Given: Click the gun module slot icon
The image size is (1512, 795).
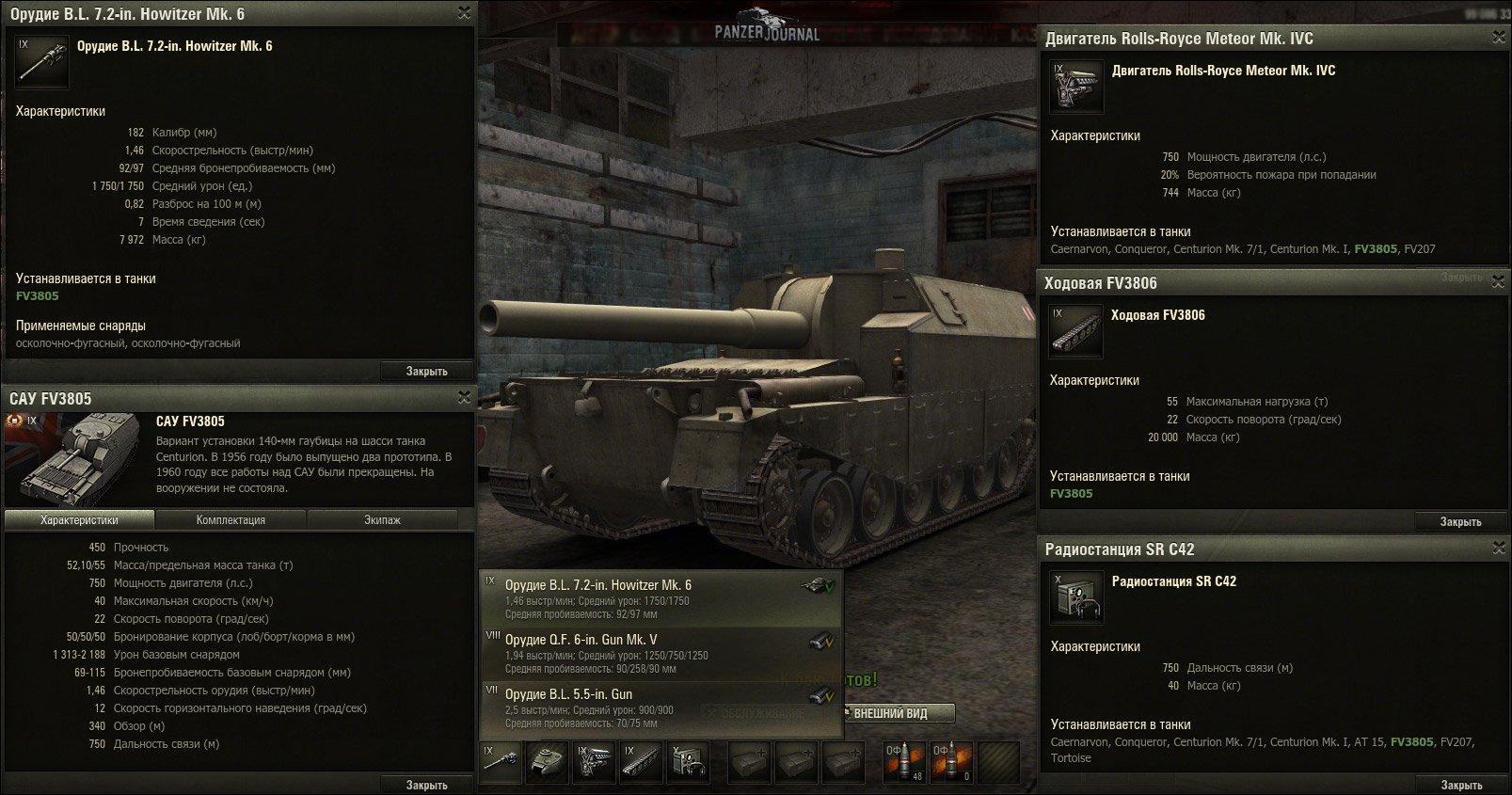Looking at the screenshot, I should coord(501,762).
